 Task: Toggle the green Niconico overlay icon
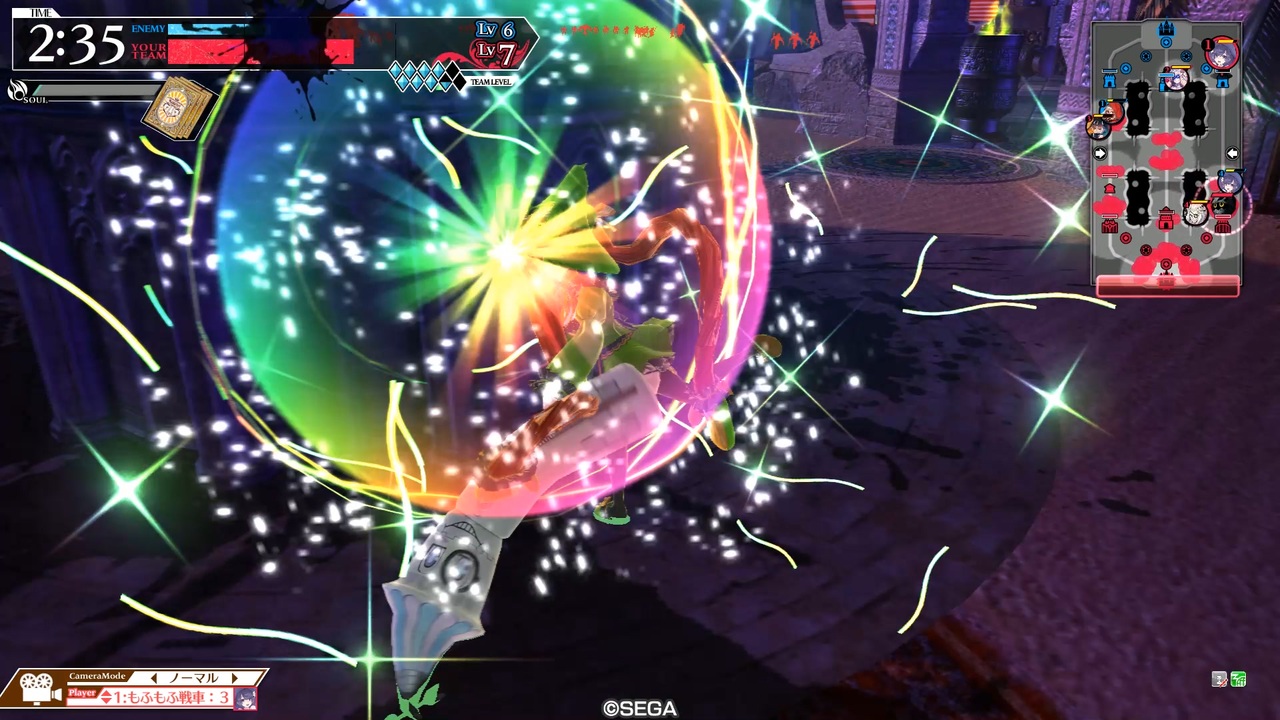point(1240,679)
